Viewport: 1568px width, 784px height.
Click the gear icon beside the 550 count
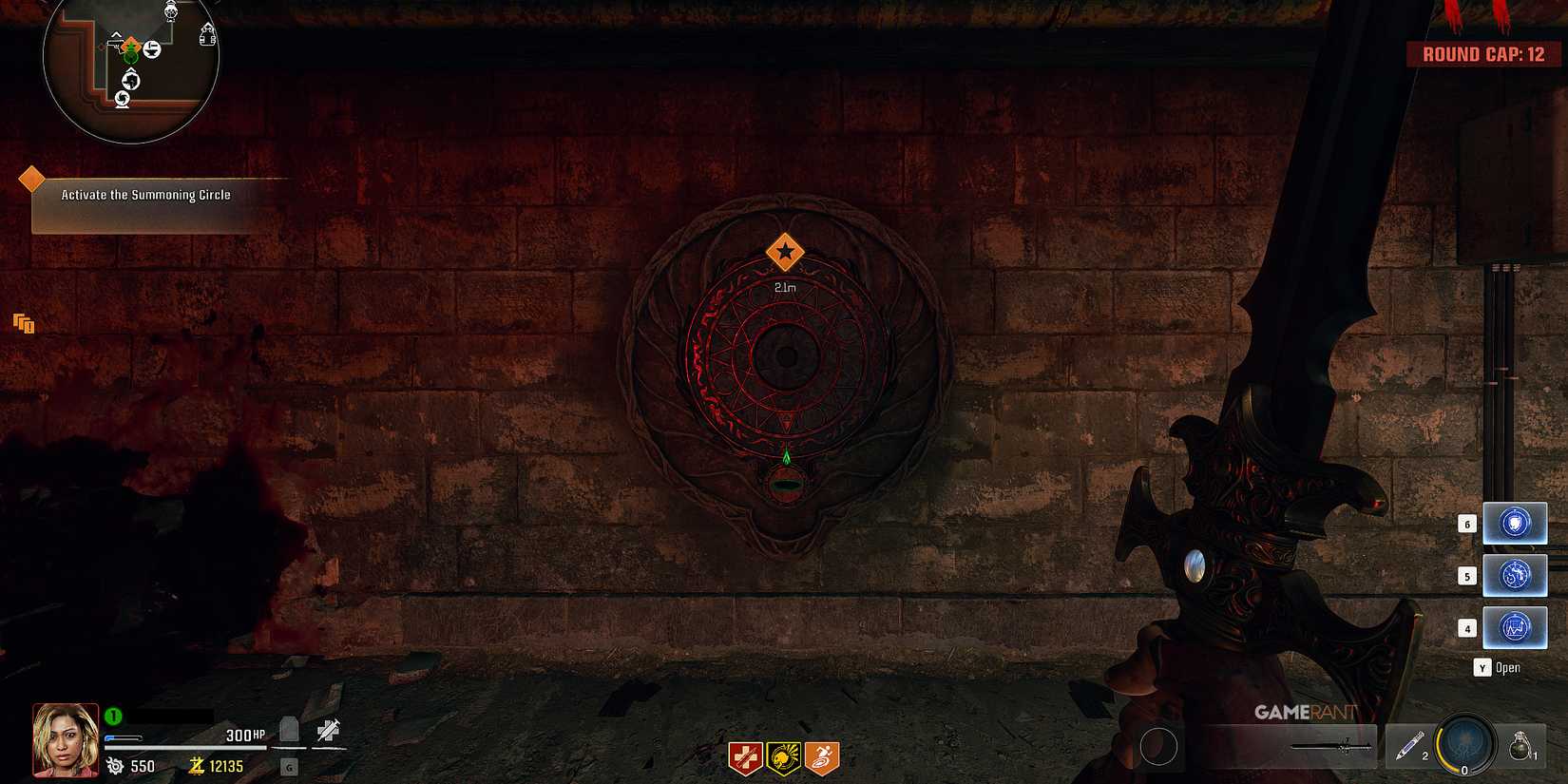(115, 767)
